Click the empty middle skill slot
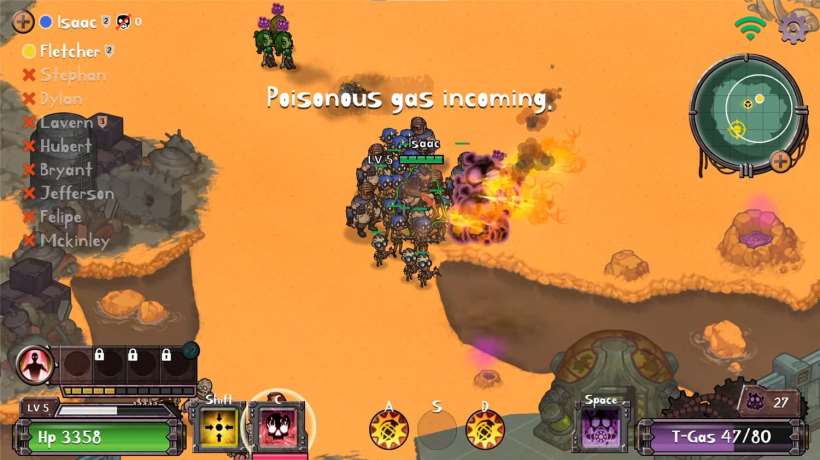The height and width of the screenshot is (460, 820). (x=437, y=430)
